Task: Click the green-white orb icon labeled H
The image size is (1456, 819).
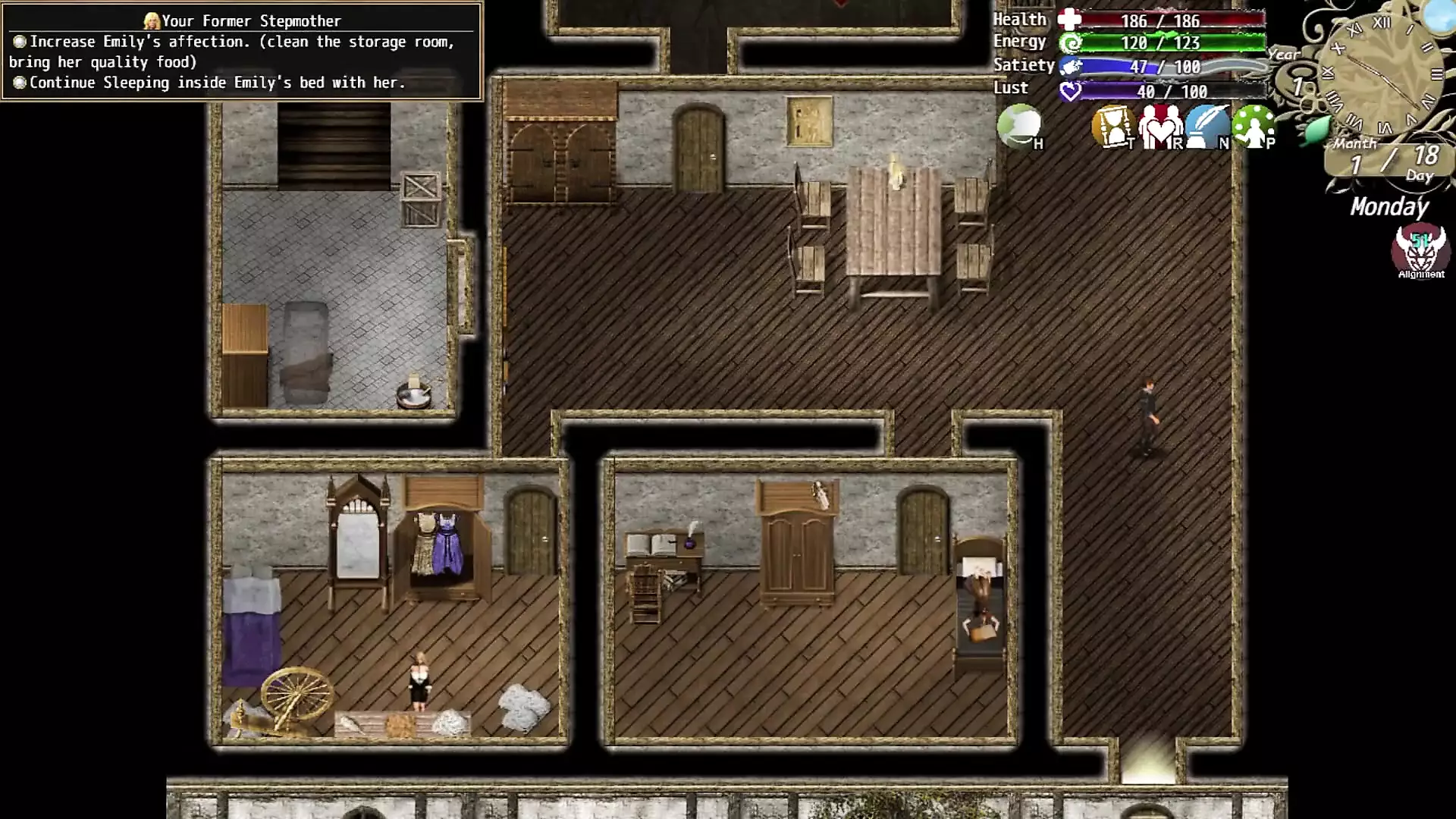Action: [x=1019, y=126]
